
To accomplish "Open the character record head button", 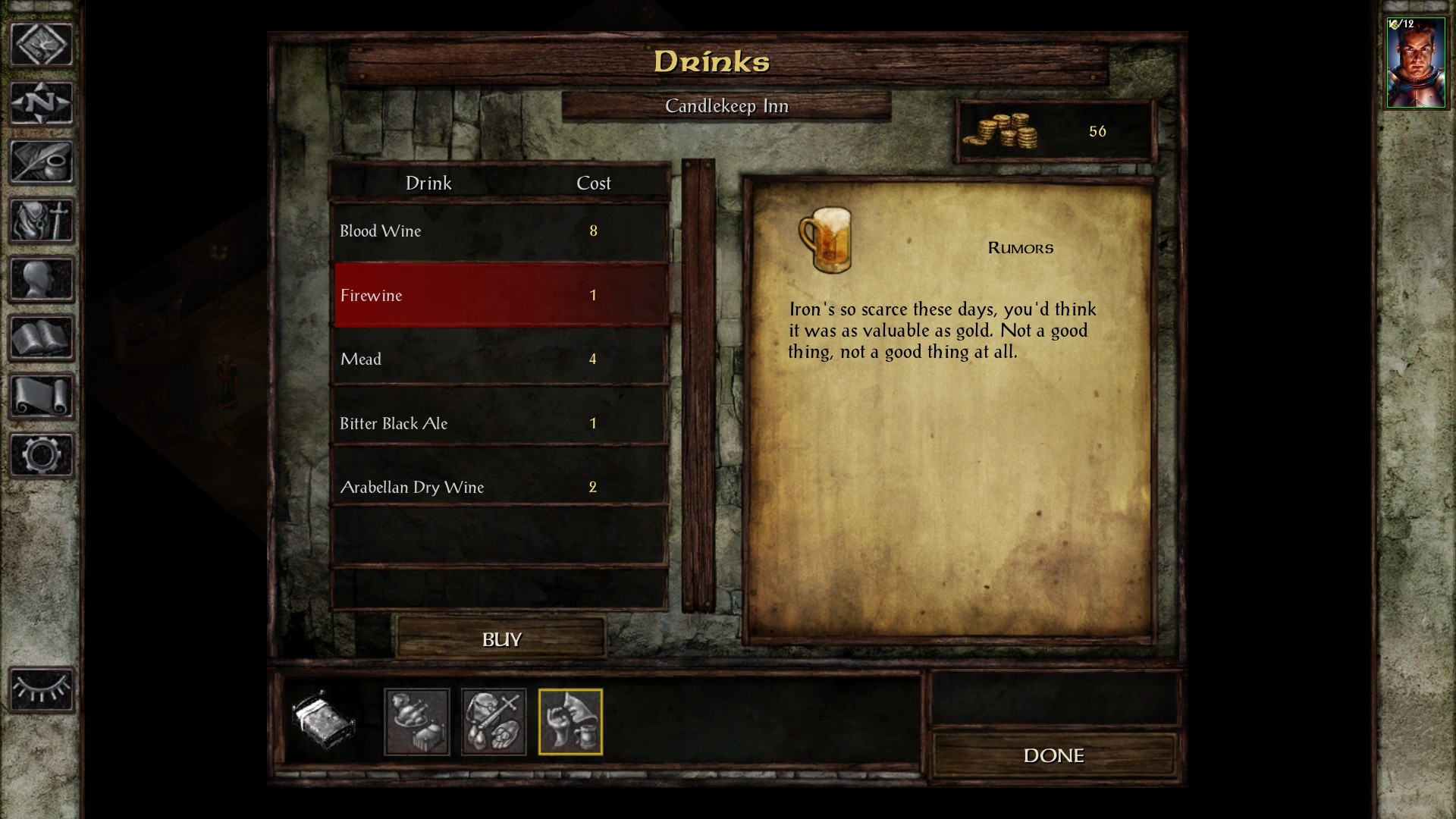I will pyautogui.click(x=41, y=278).
